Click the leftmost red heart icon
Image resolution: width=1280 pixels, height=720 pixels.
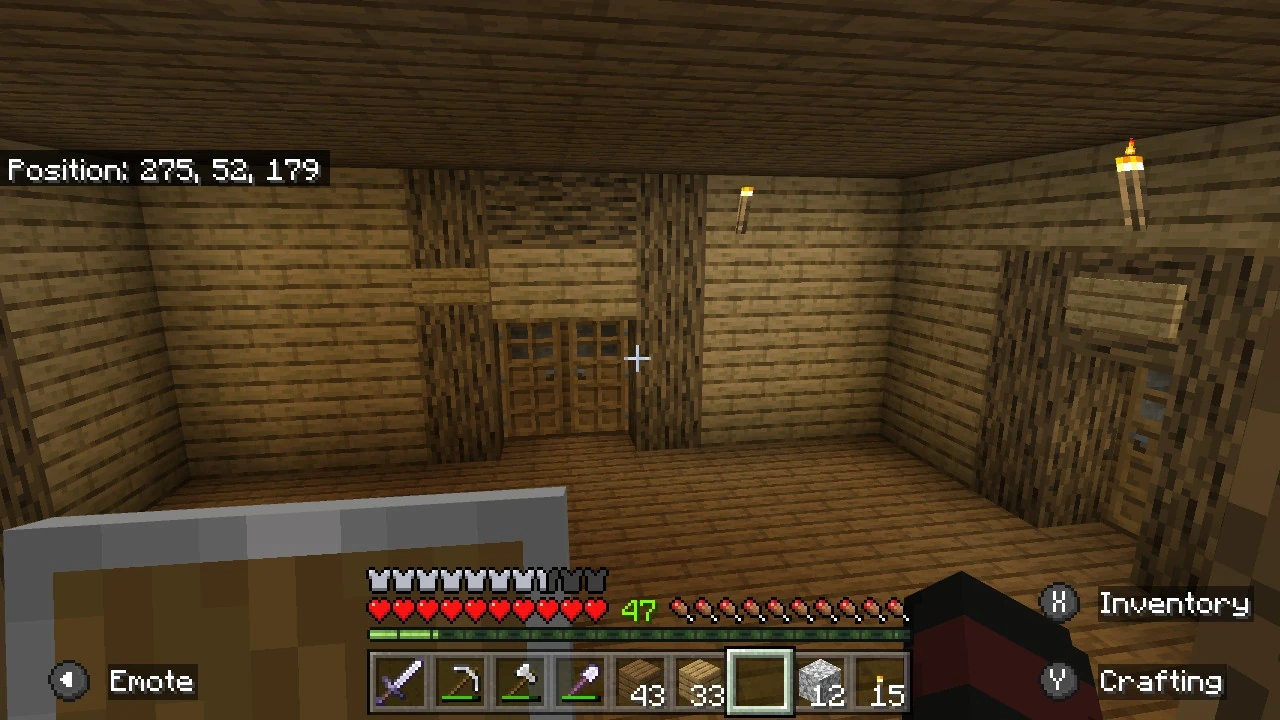point(379,607)
